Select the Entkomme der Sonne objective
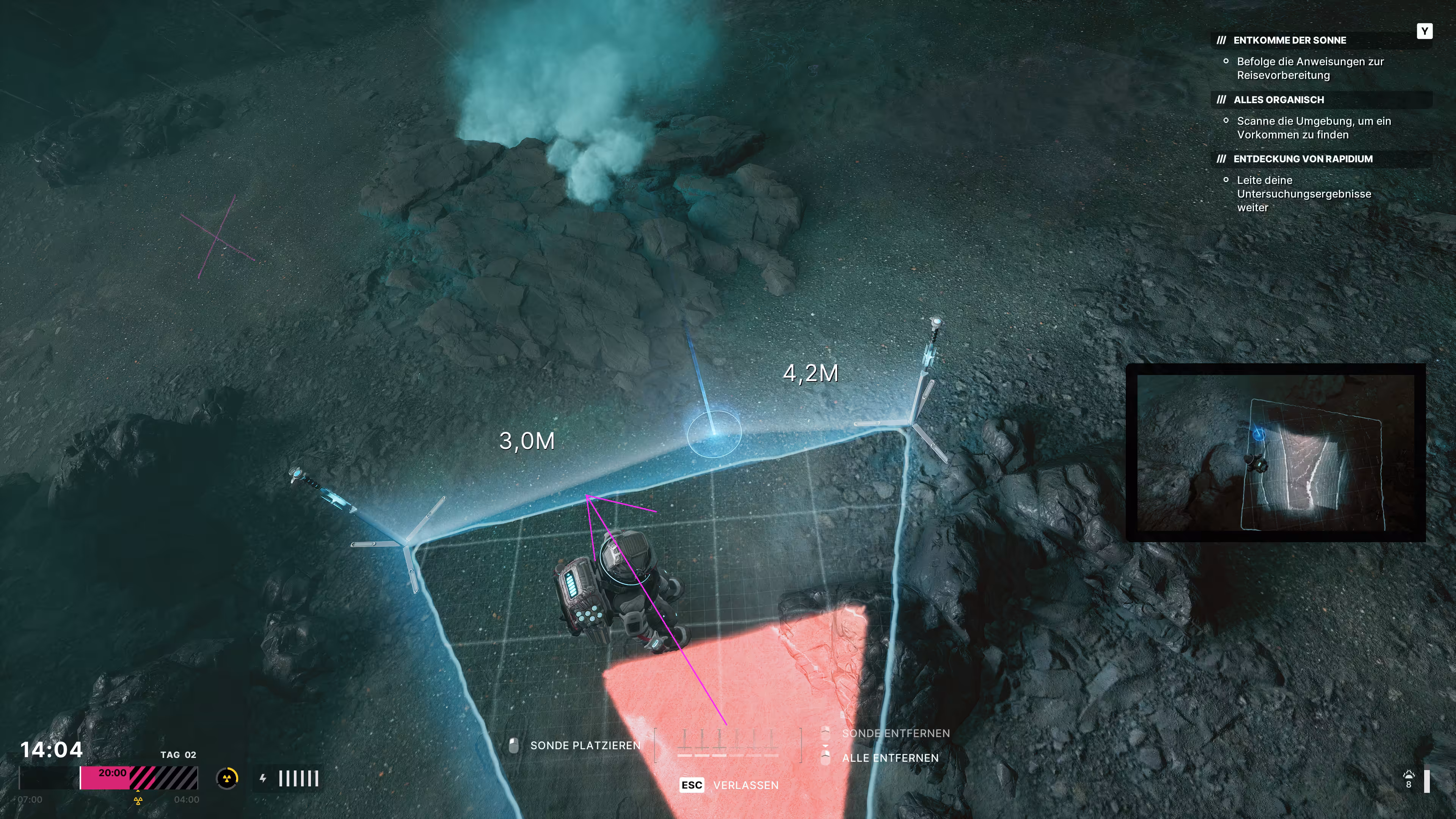1456x819 pixels. pyautogui.click(x=1289, y=40)
